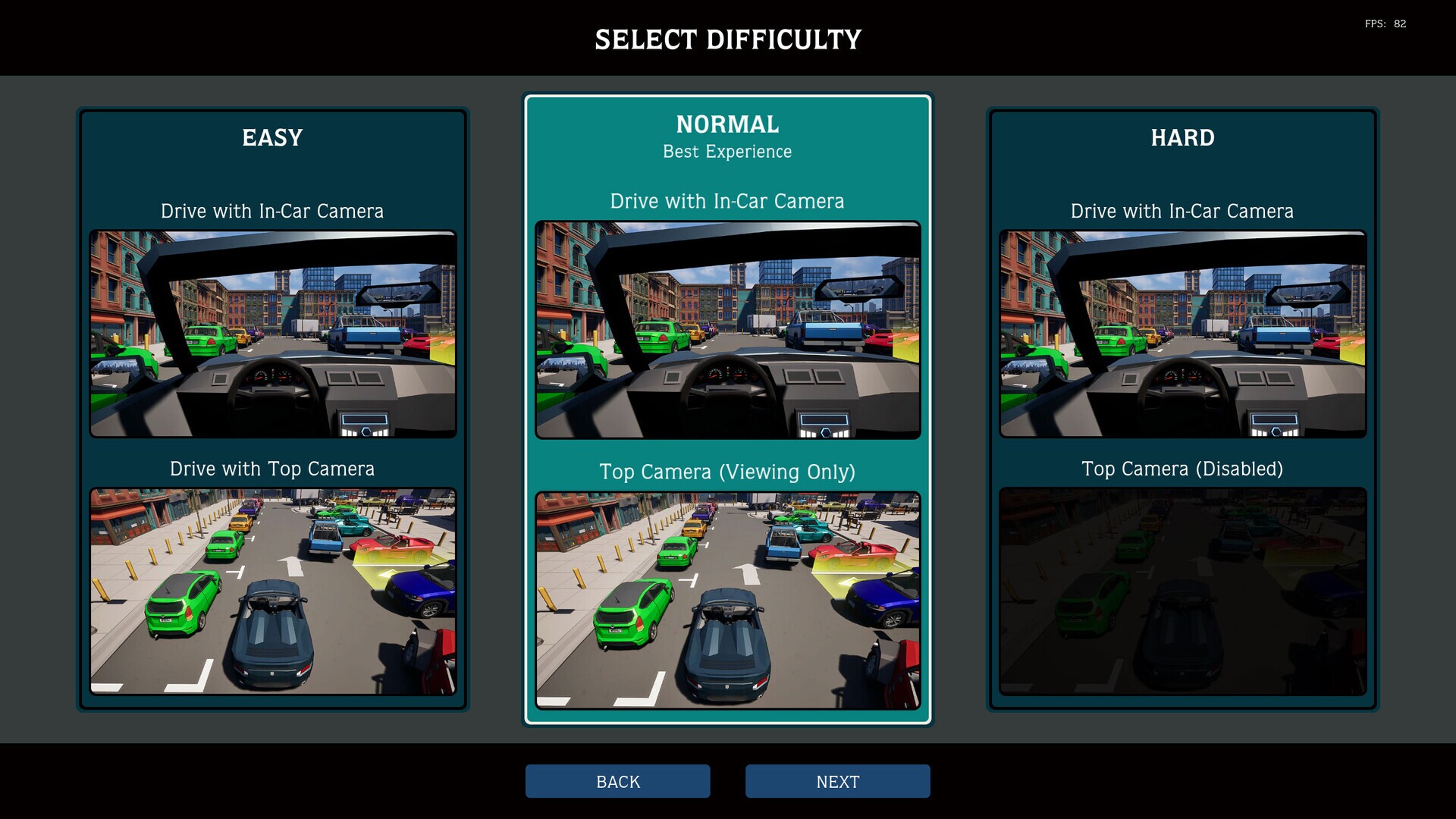Click the Easy top camera preview image
Viewport: 1456px width, 819px height.
[x=271, y=591]
